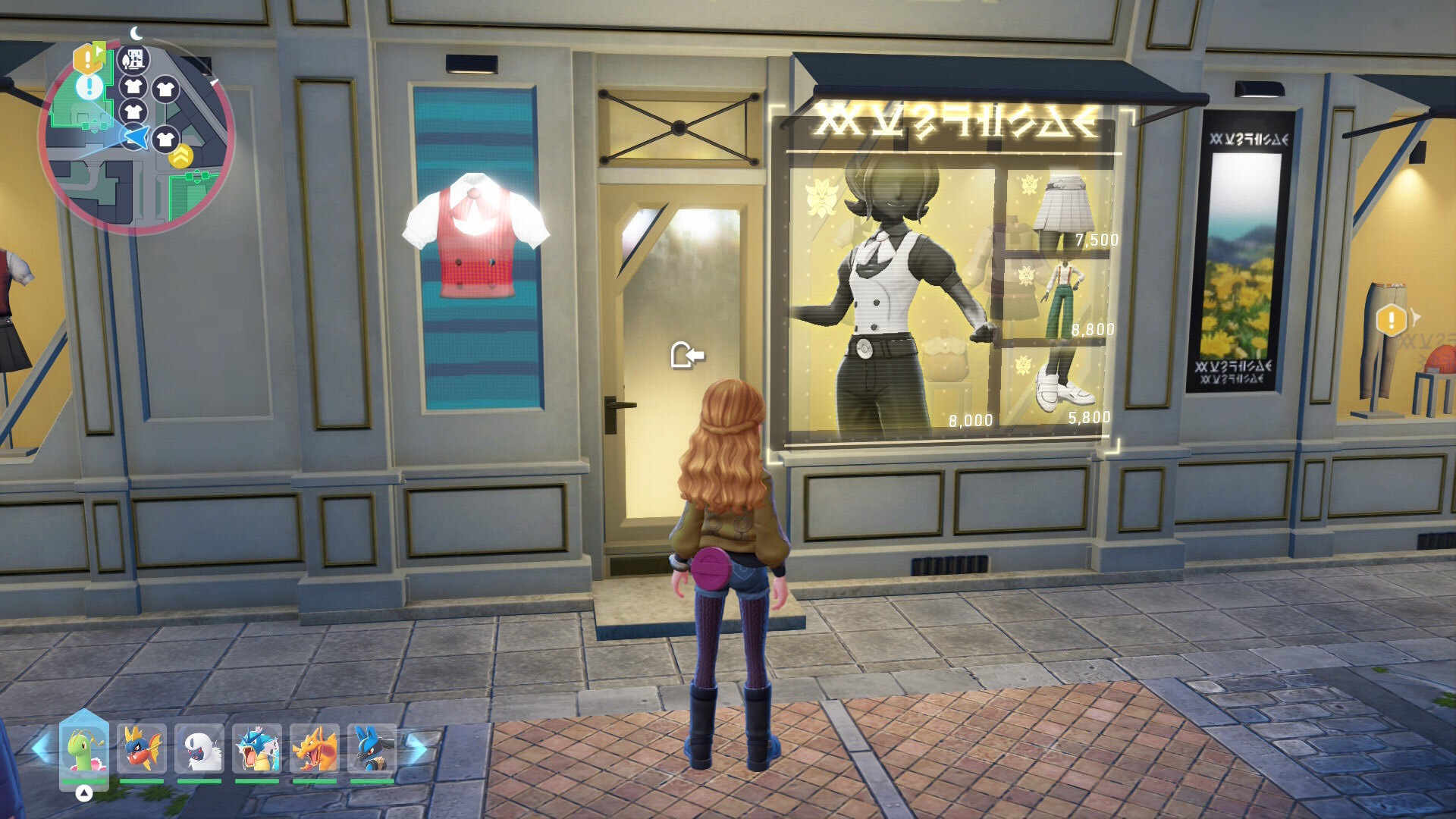Click the building-and-tree icon on minimap
Viewport: 1456px width, 819px height.
point(134,58)
